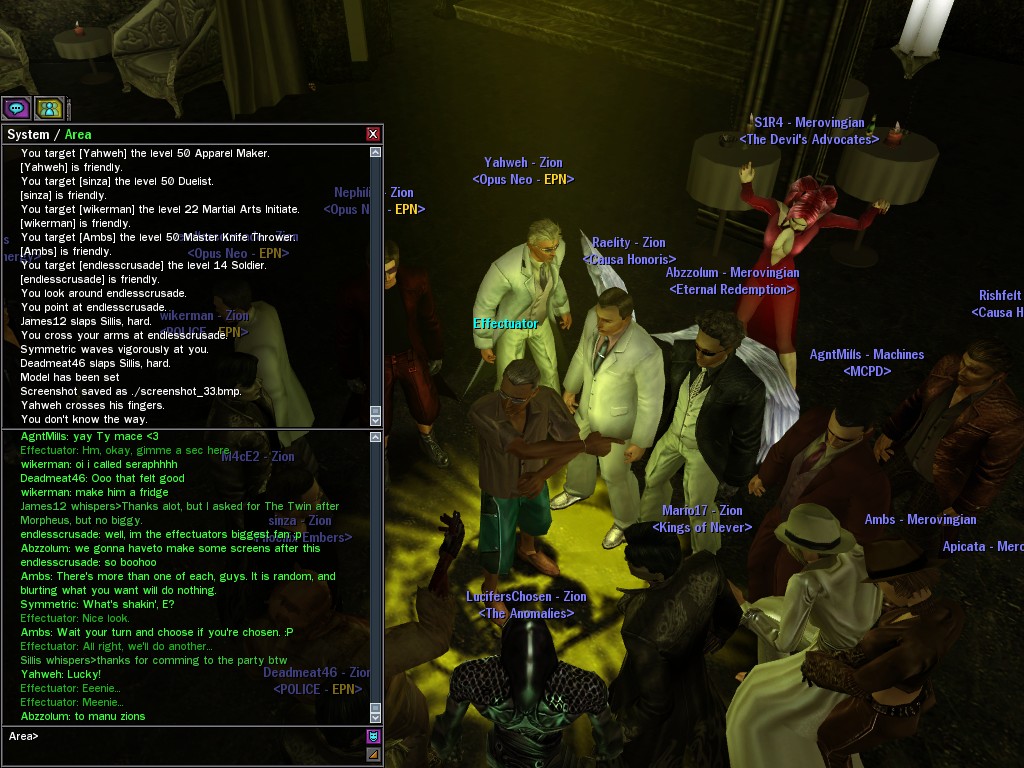Click the area chat scroll-up arrow
Image resolution: width=1024 pixels, height=768 pixels.
pos(376,437)
